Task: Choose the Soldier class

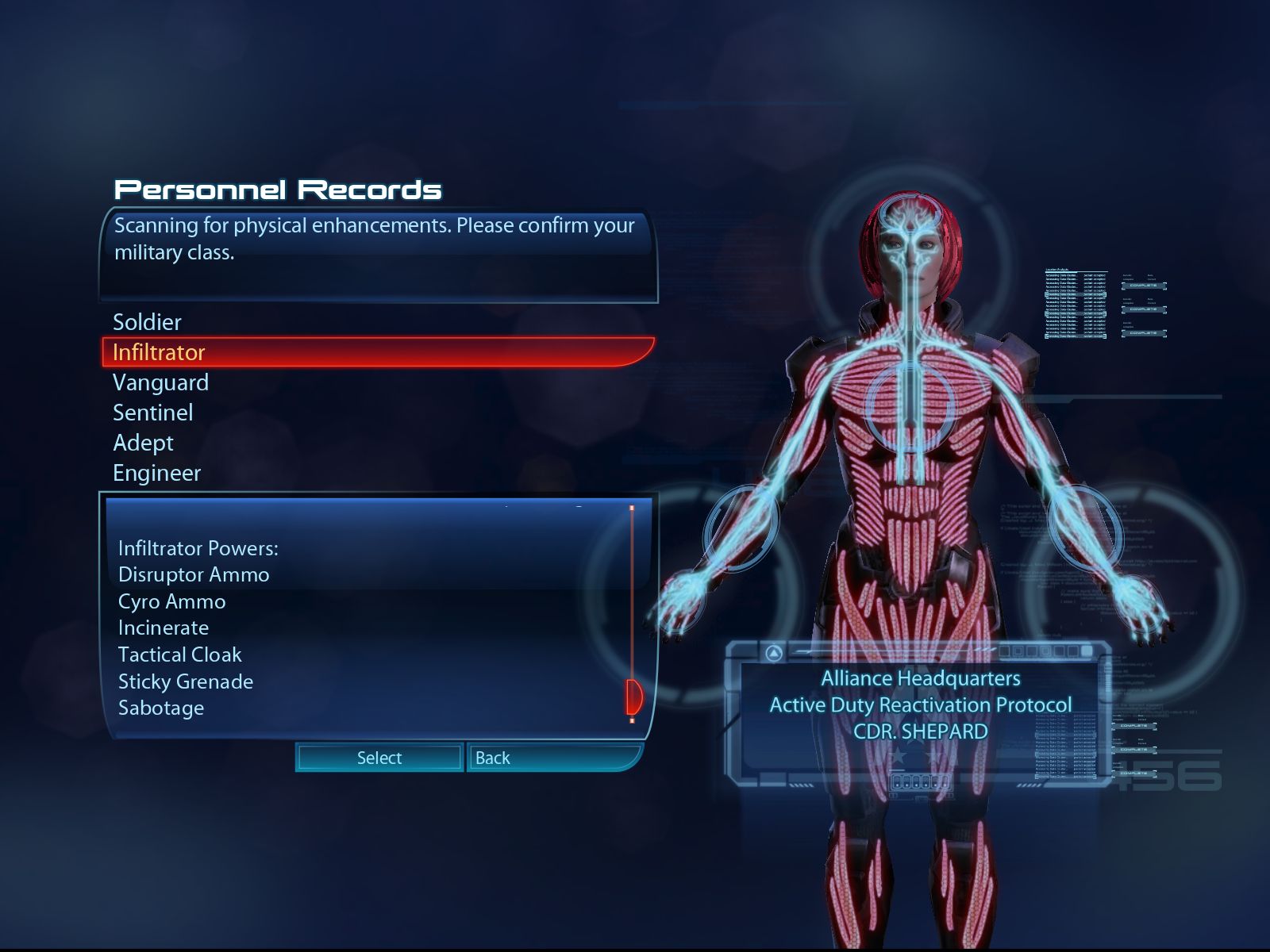Action: [148, 322]
